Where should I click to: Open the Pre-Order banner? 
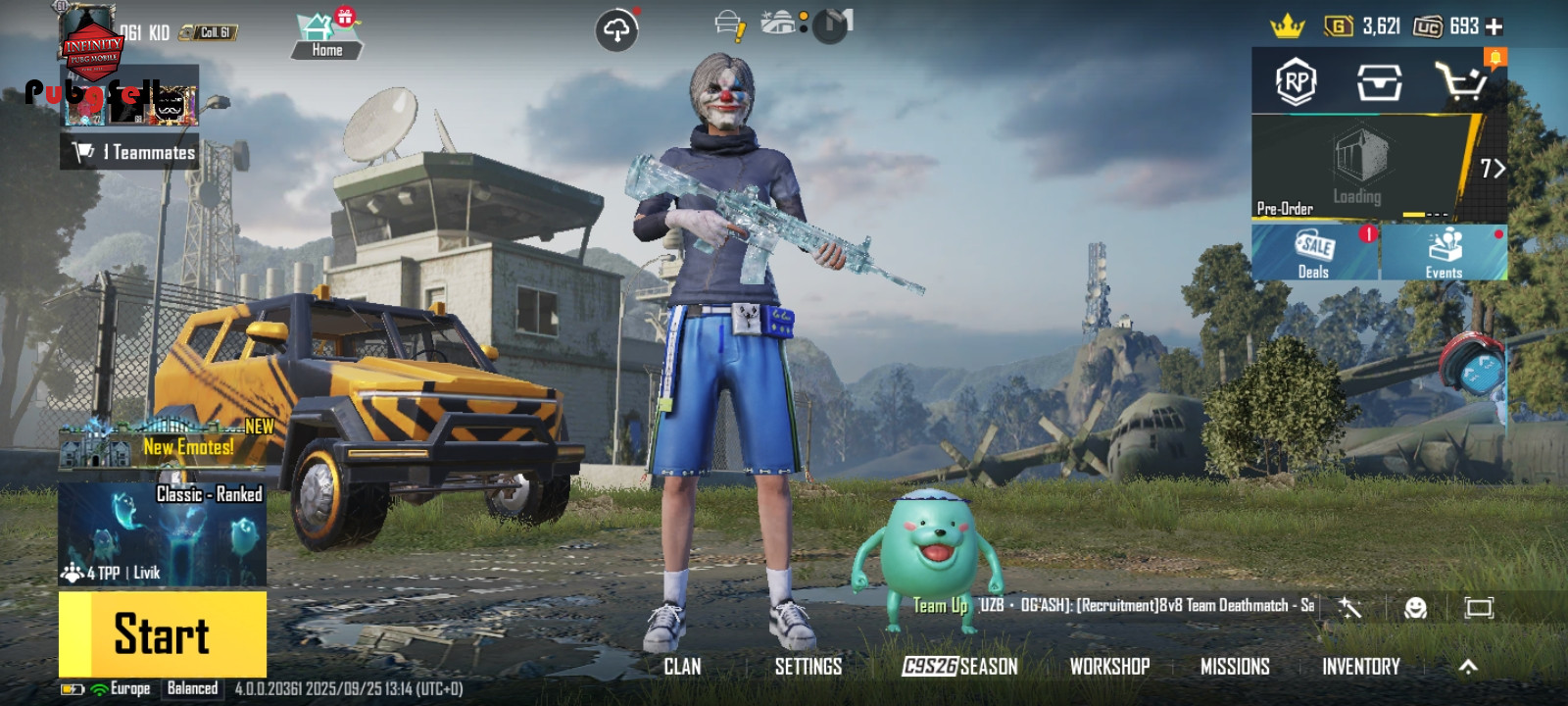click(x=1362, y=167)
